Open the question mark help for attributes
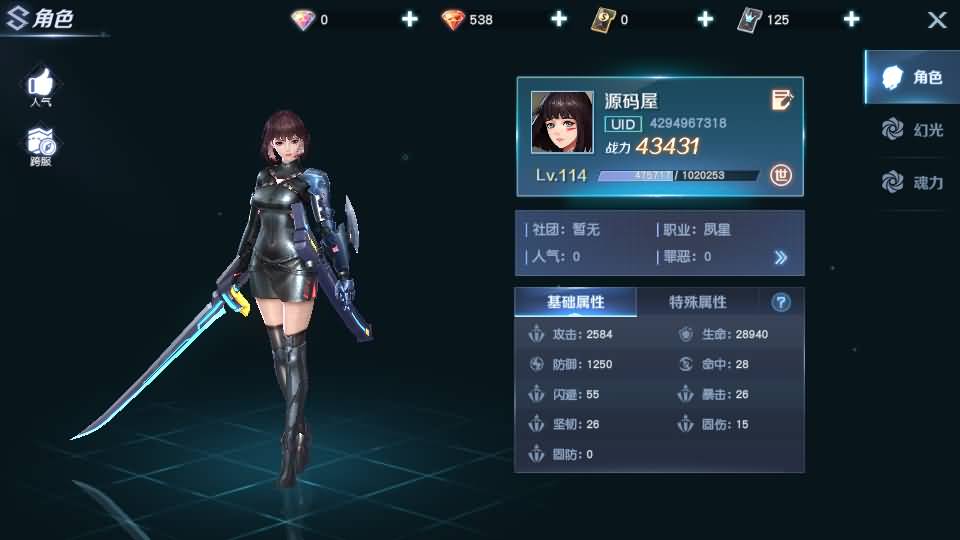Image resolution: width=960 pixels, height=540 pixels. pos(781,302)
